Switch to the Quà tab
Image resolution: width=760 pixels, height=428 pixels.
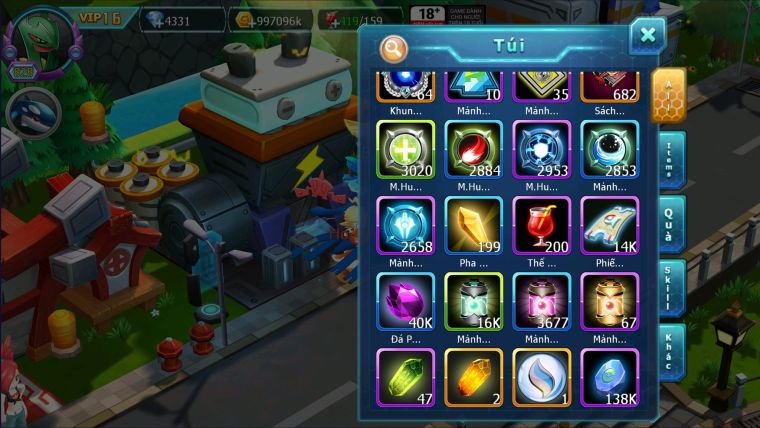[669, 222]
